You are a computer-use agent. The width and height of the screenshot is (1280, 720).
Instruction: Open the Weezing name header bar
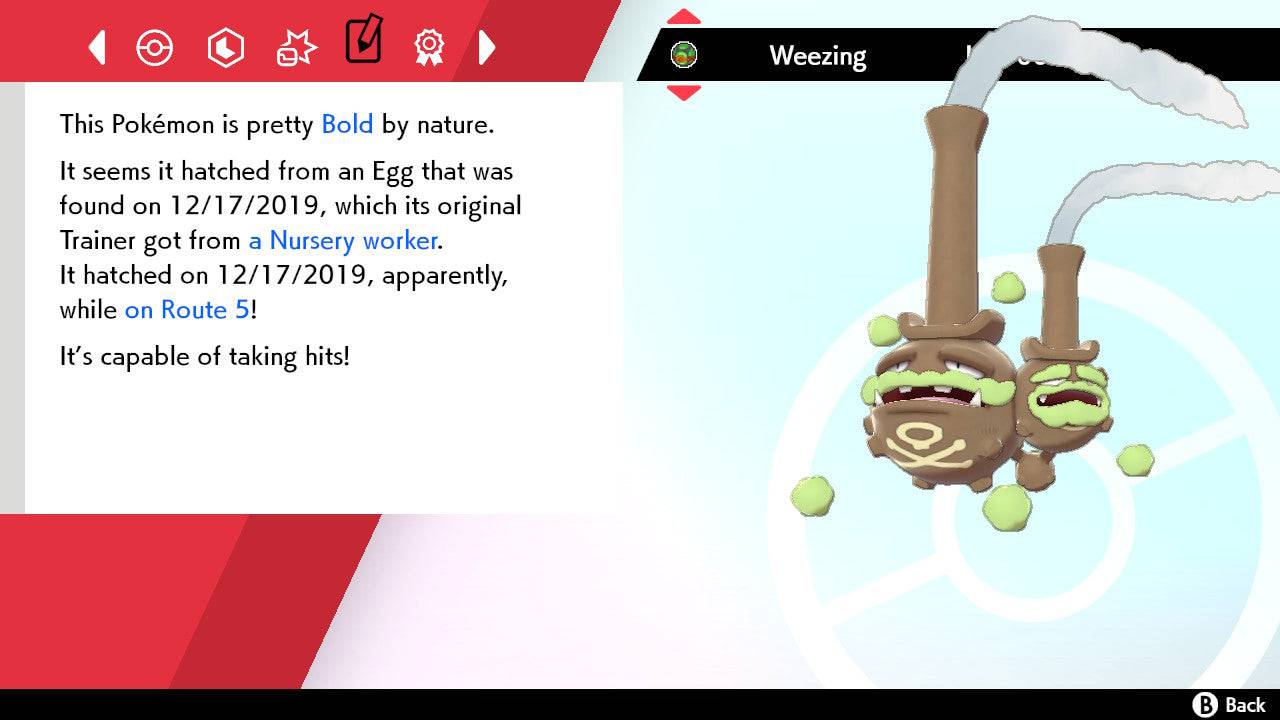818,56
